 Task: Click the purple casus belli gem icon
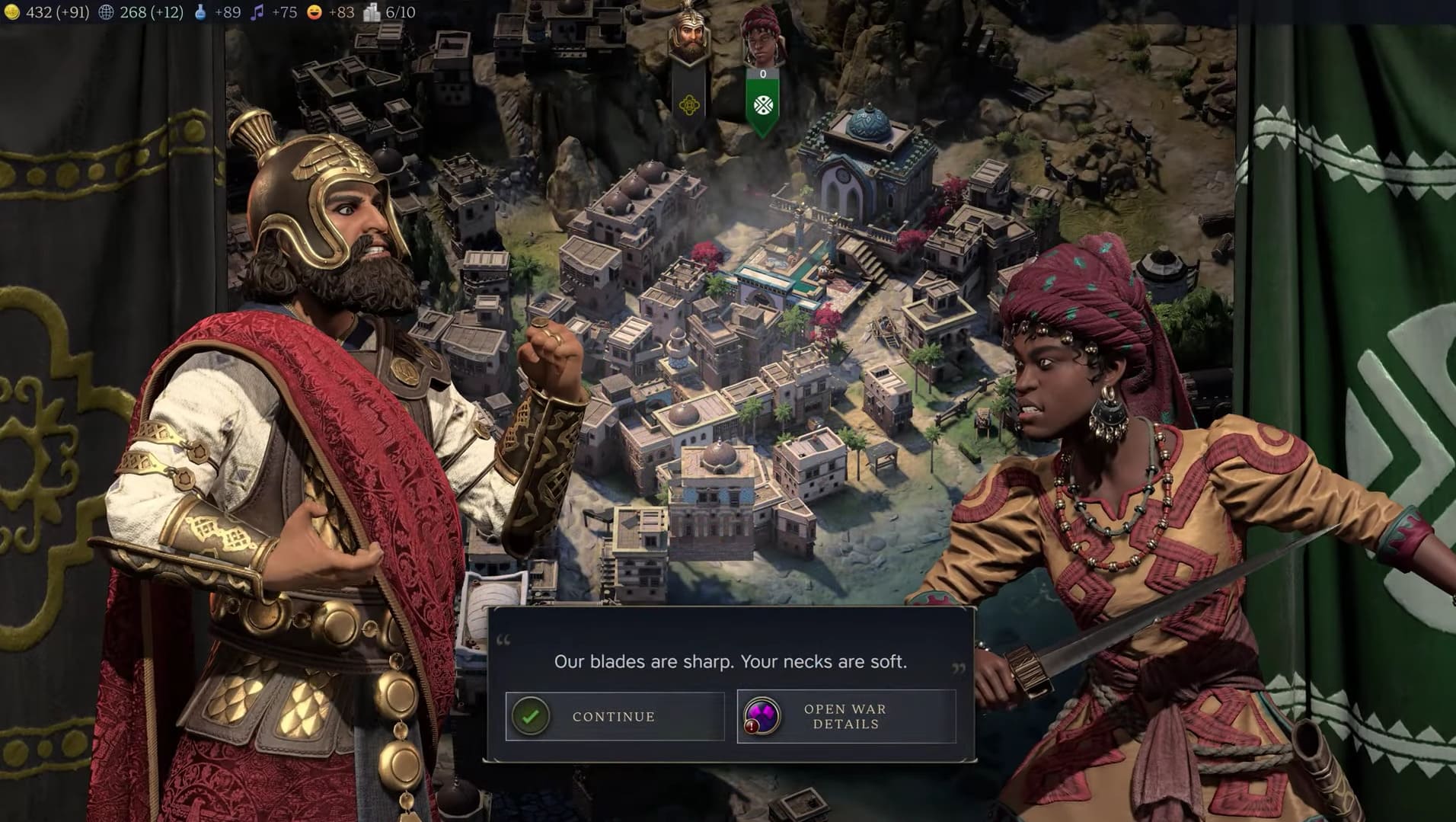[763, 716]
